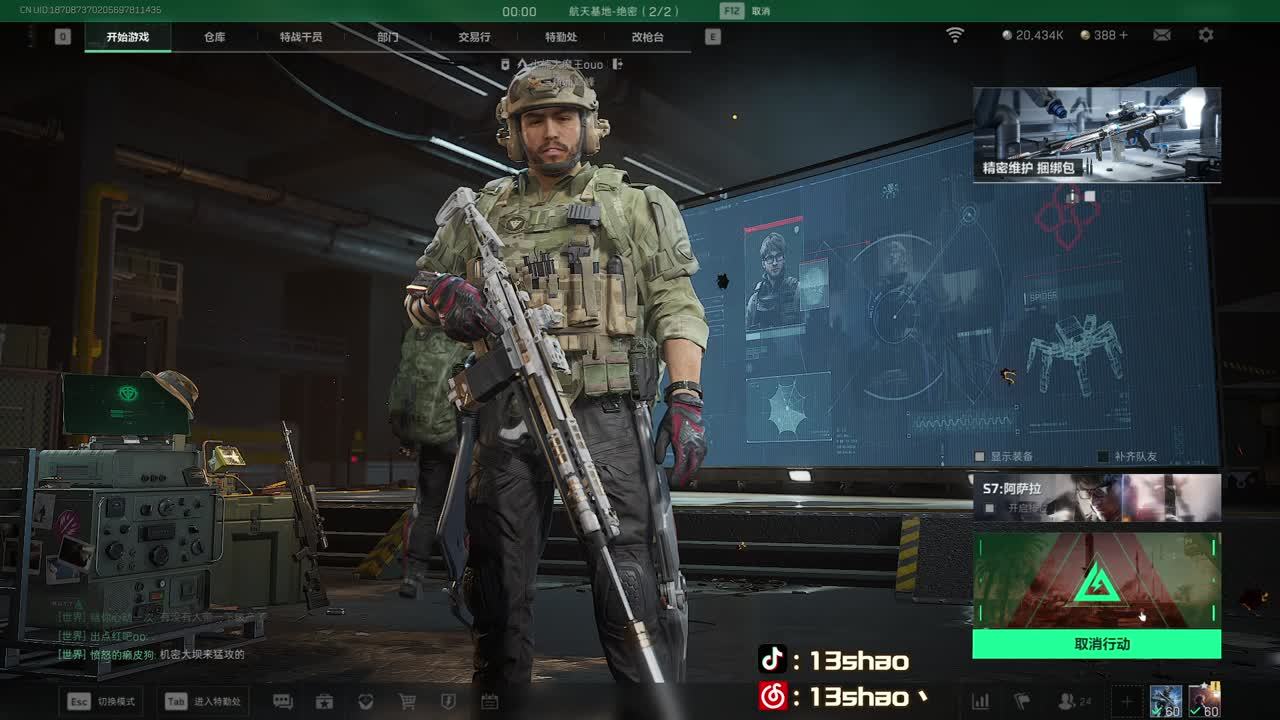The image size is (1280, 720).
Task: Open the 特战干员 (Operators) tab
Action: [301, 37]
